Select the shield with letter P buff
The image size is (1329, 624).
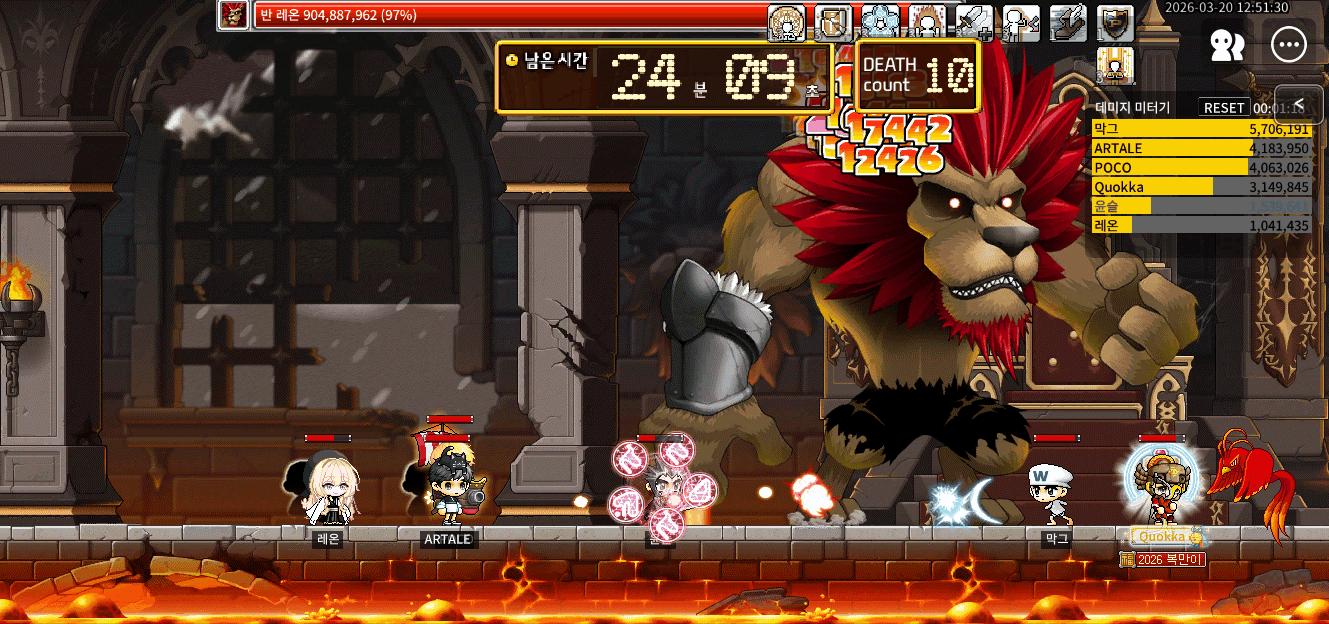1115,22
